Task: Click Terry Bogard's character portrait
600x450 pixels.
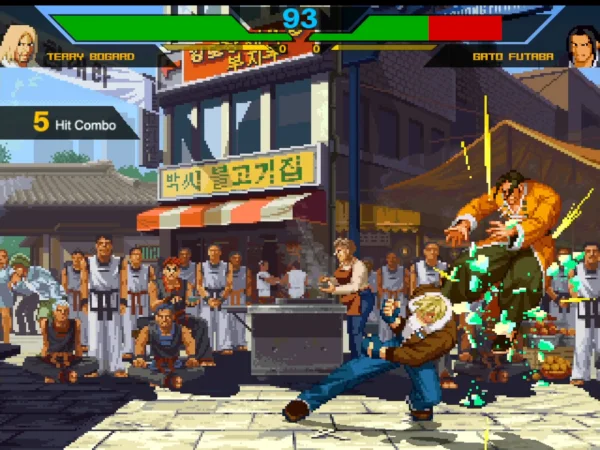Action: (17, 45)
